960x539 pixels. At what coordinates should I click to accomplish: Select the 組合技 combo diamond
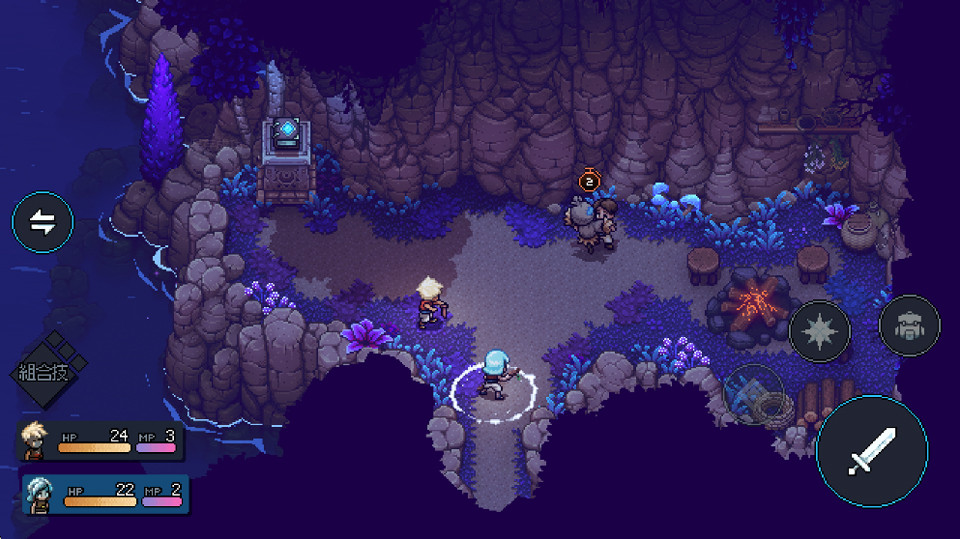point(47,371)
